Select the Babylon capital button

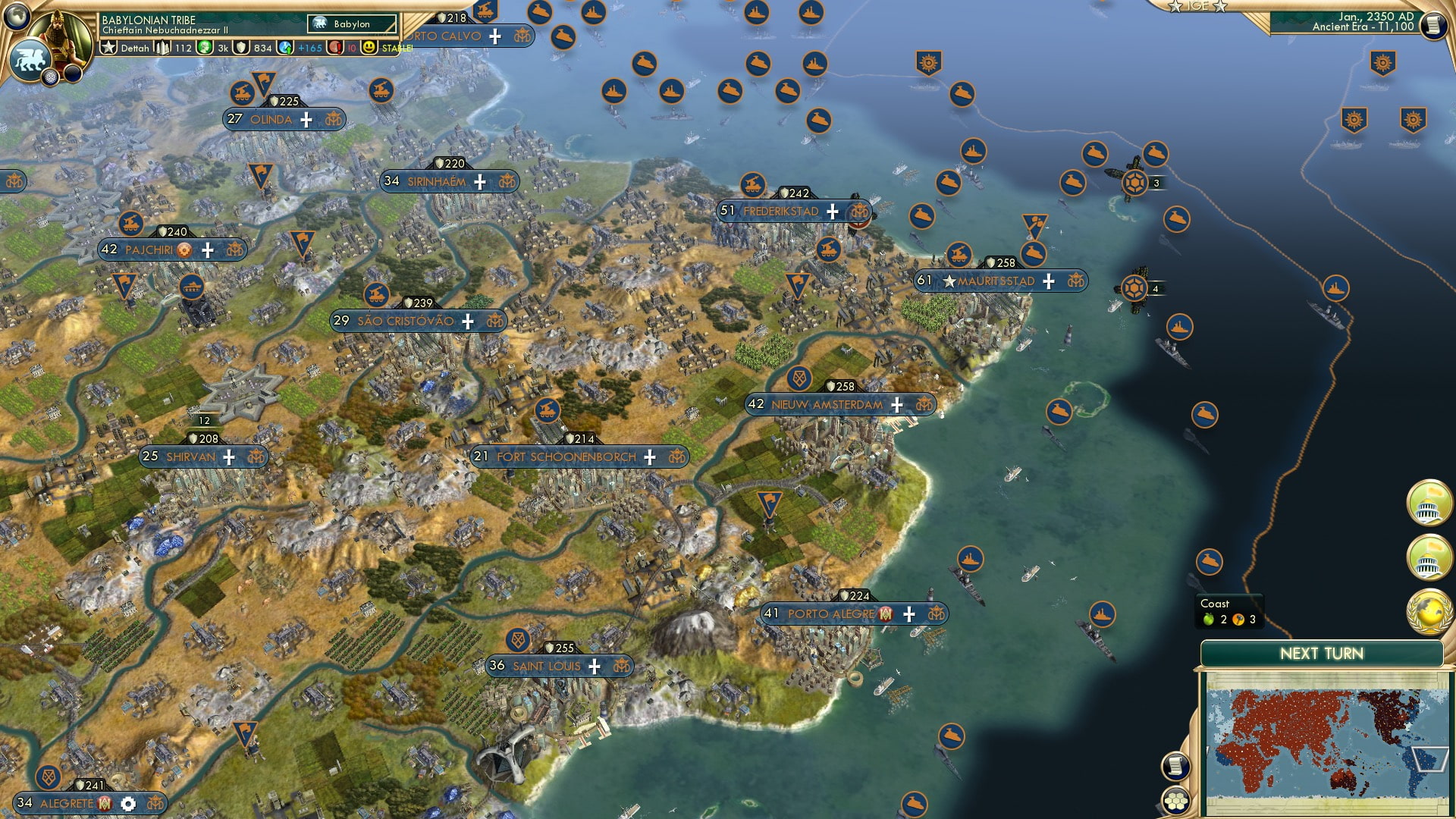tap(352, 24)
